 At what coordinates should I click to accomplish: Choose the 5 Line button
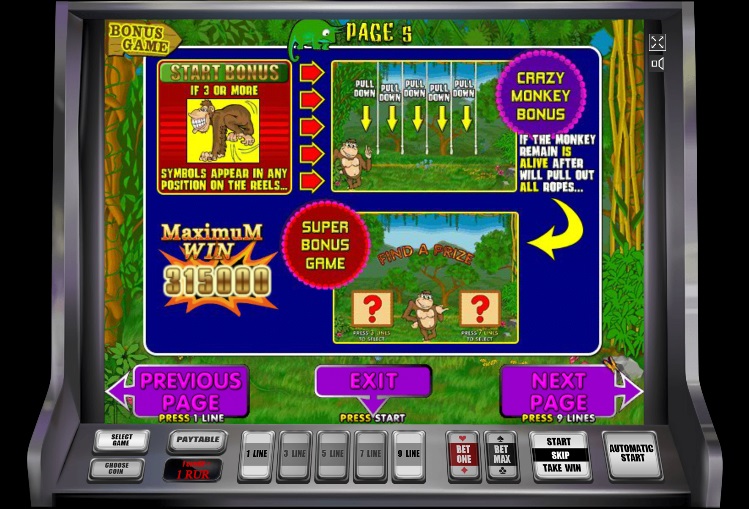(x=333, y=455)
